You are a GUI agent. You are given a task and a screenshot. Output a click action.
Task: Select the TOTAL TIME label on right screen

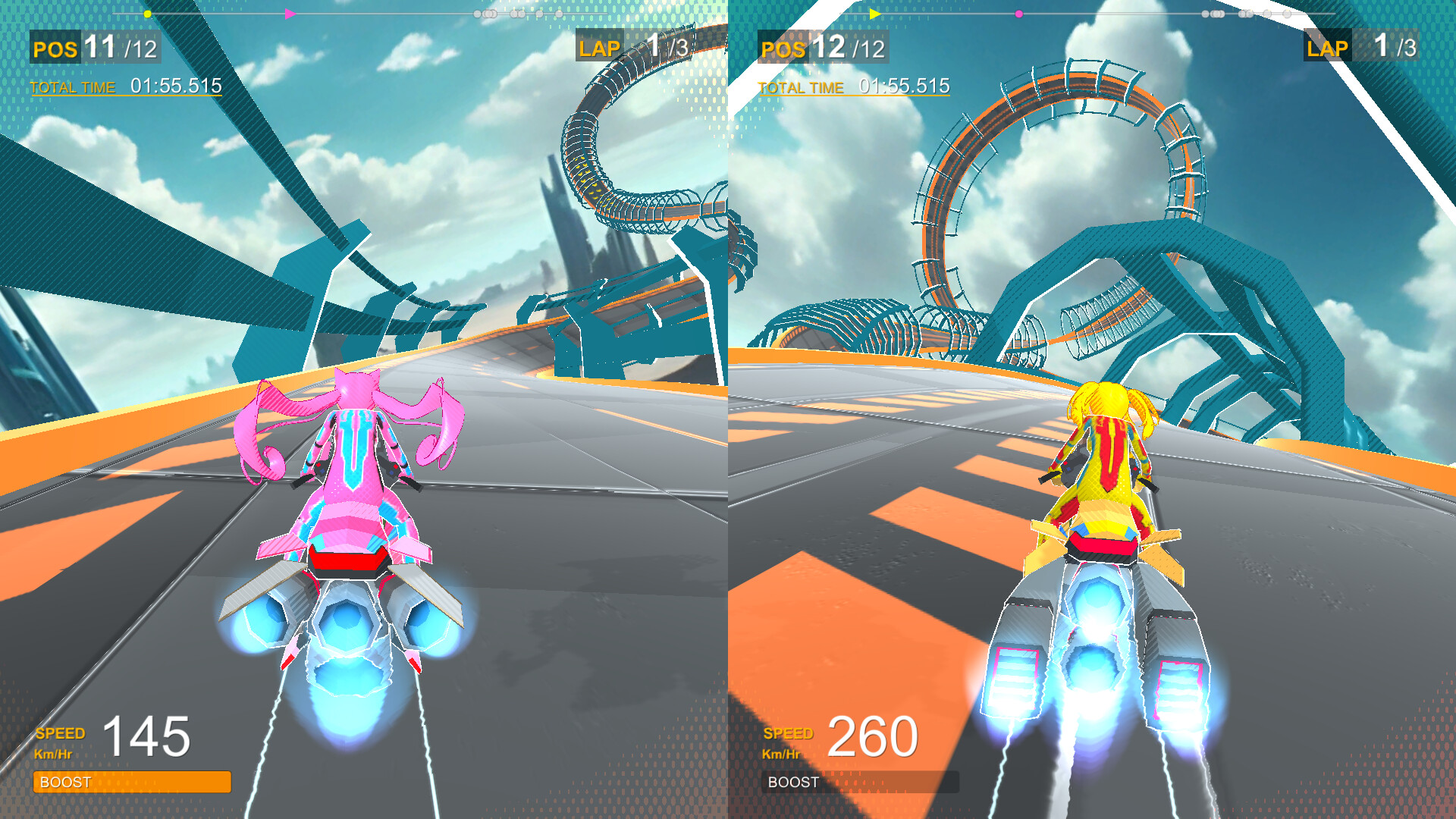pyautogui.click(x=802, y=87)
